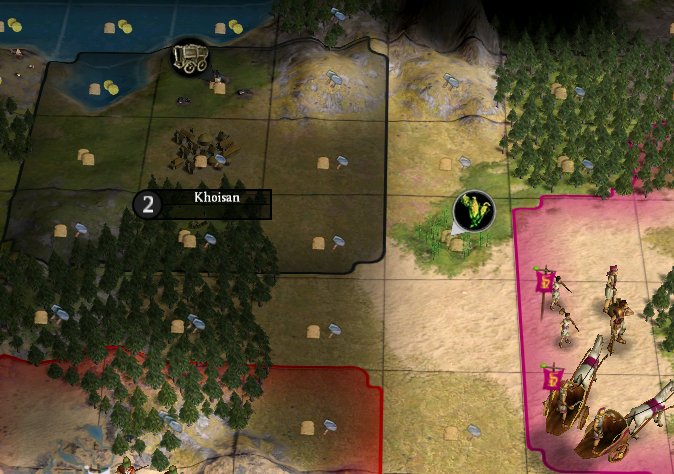This screenshot has width=674, height=474.
Task: Click the corn resource bubble icon
Action: click(473, 211)
